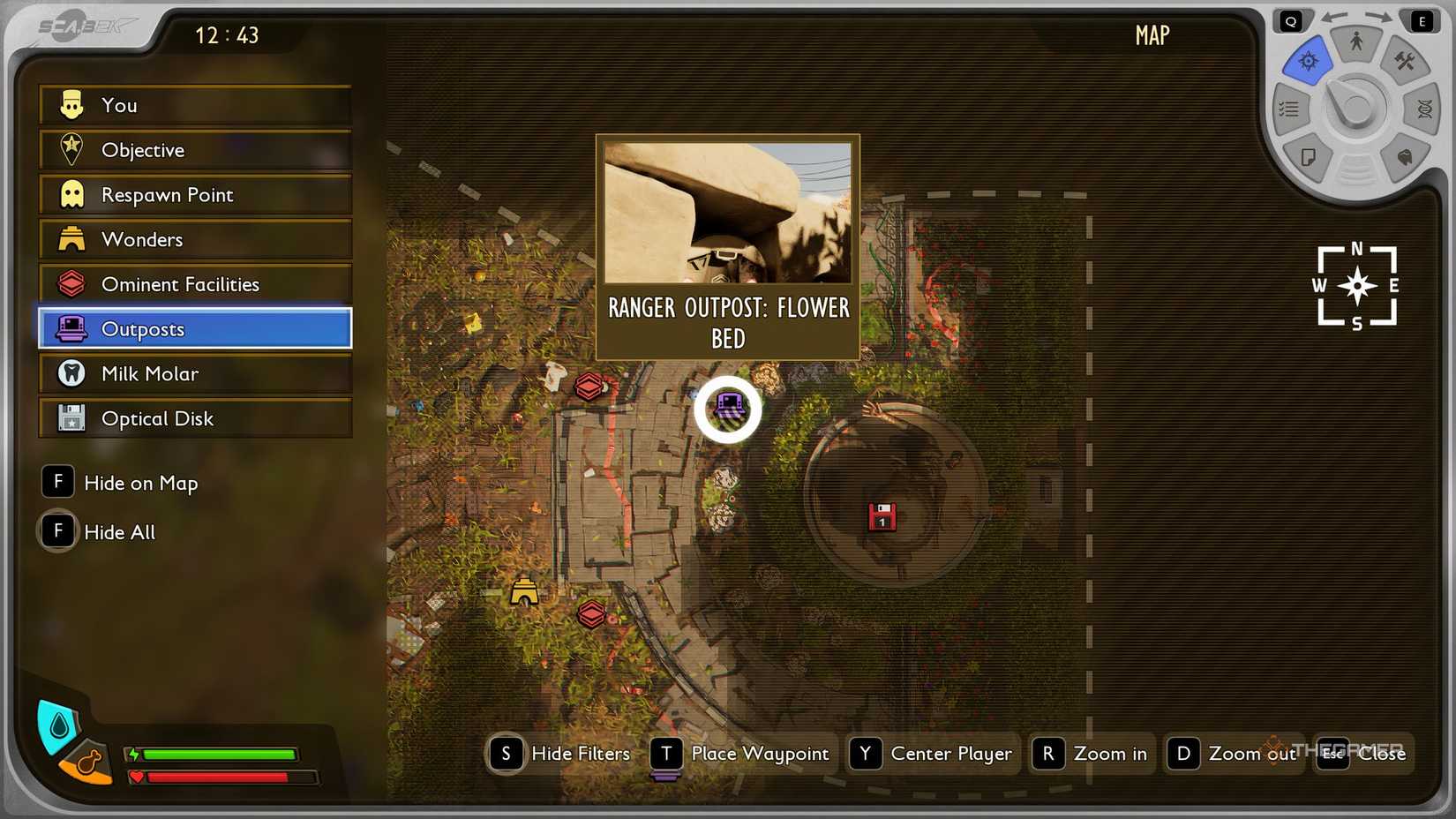Select the Mutations DNA icon on the radial dial
The width and height of the screenshot is (1456, 819).
(1424, 109)
